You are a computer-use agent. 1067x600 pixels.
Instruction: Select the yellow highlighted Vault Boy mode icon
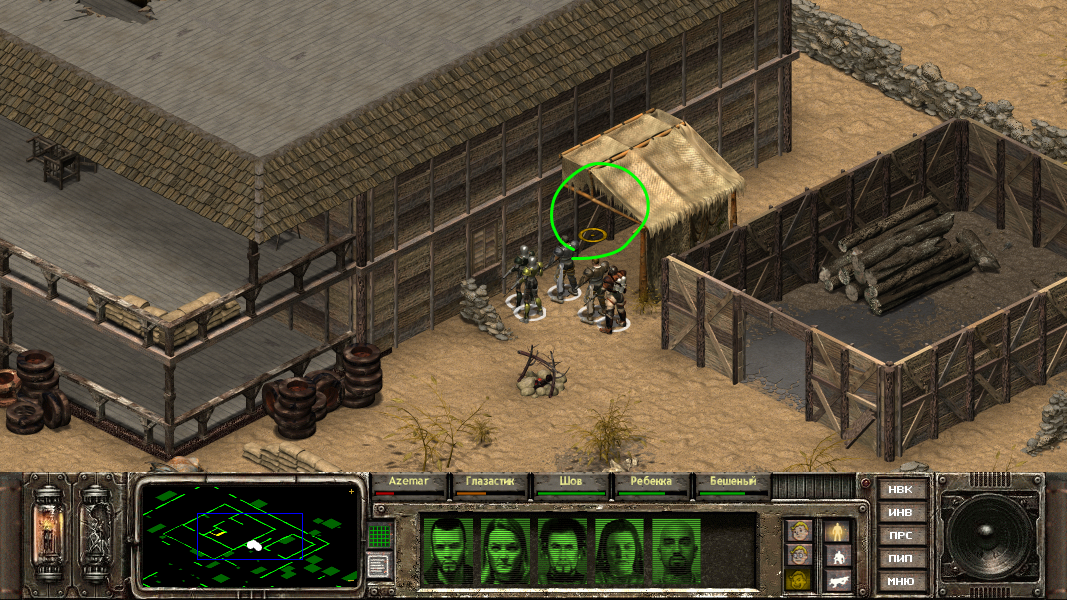[797, 580]
